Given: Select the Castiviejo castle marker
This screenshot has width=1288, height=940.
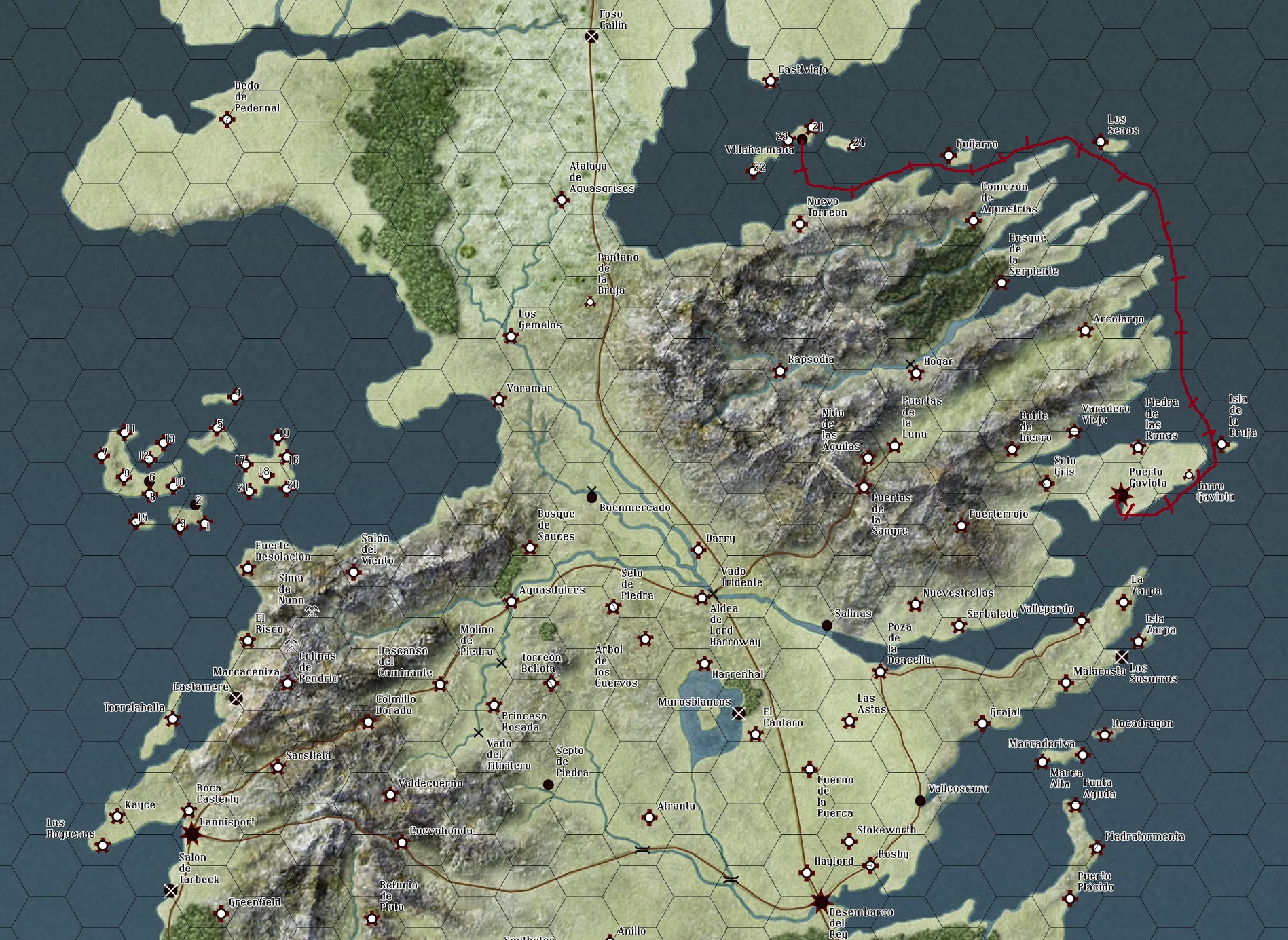Looking at the screenshot, I should 770,81.
